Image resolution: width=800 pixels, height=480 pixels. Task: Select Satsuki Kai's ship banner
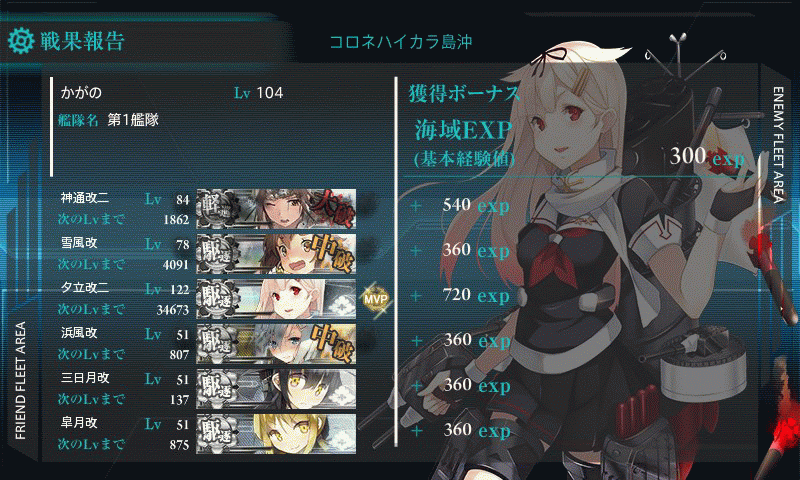coord(276,432)
